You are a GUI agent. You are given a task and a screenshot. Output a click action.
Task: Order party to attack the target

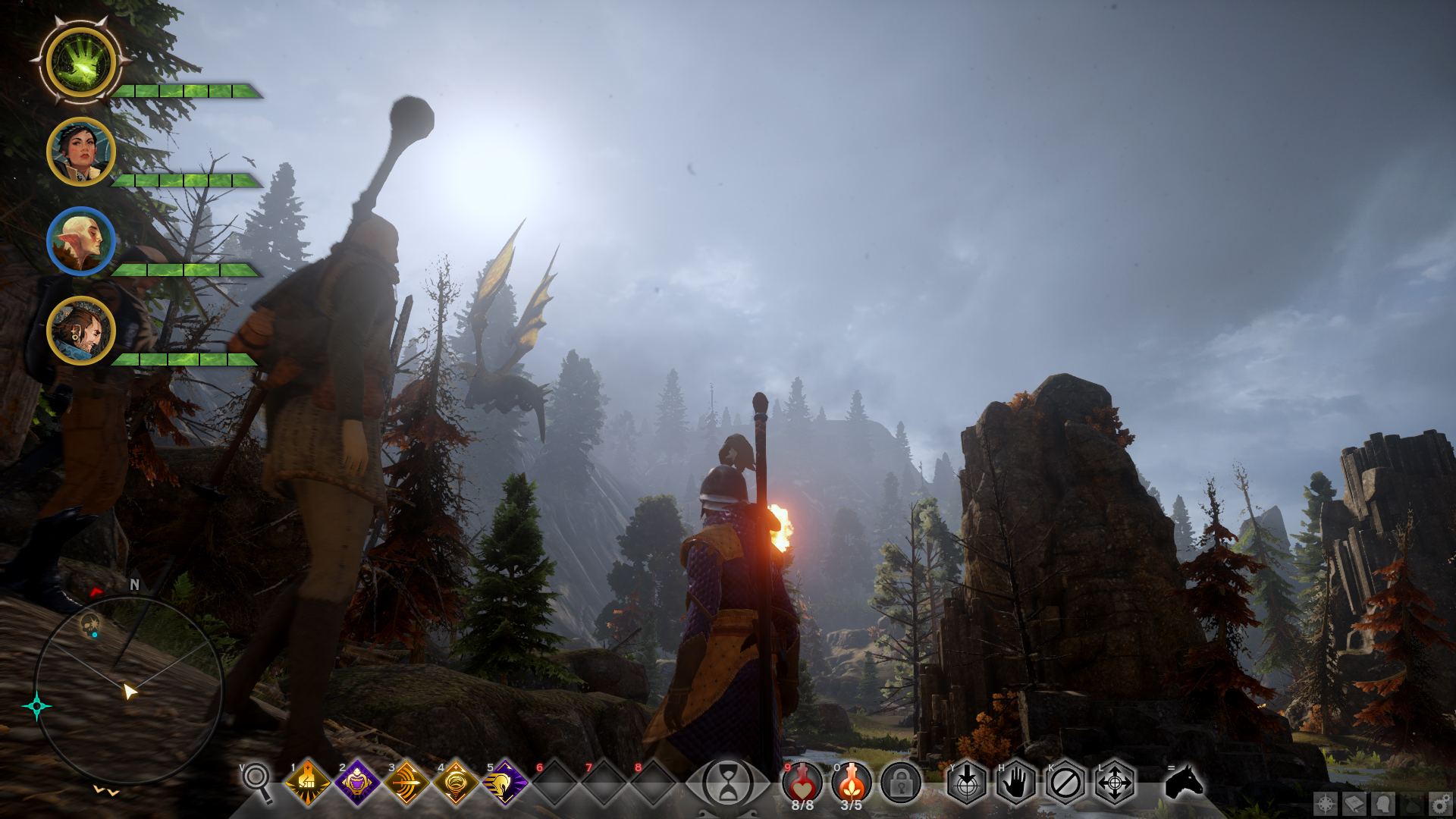point(967,783)
